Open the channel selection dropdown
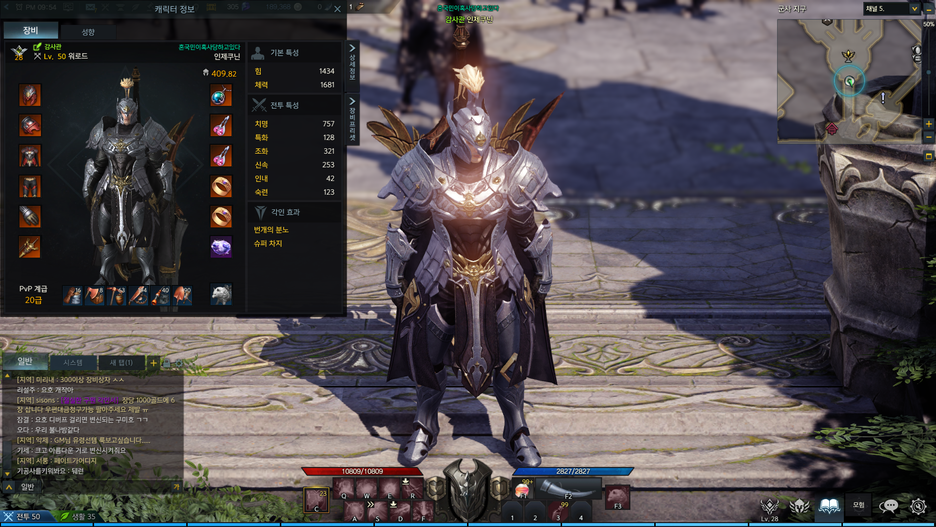 point(914,9)
